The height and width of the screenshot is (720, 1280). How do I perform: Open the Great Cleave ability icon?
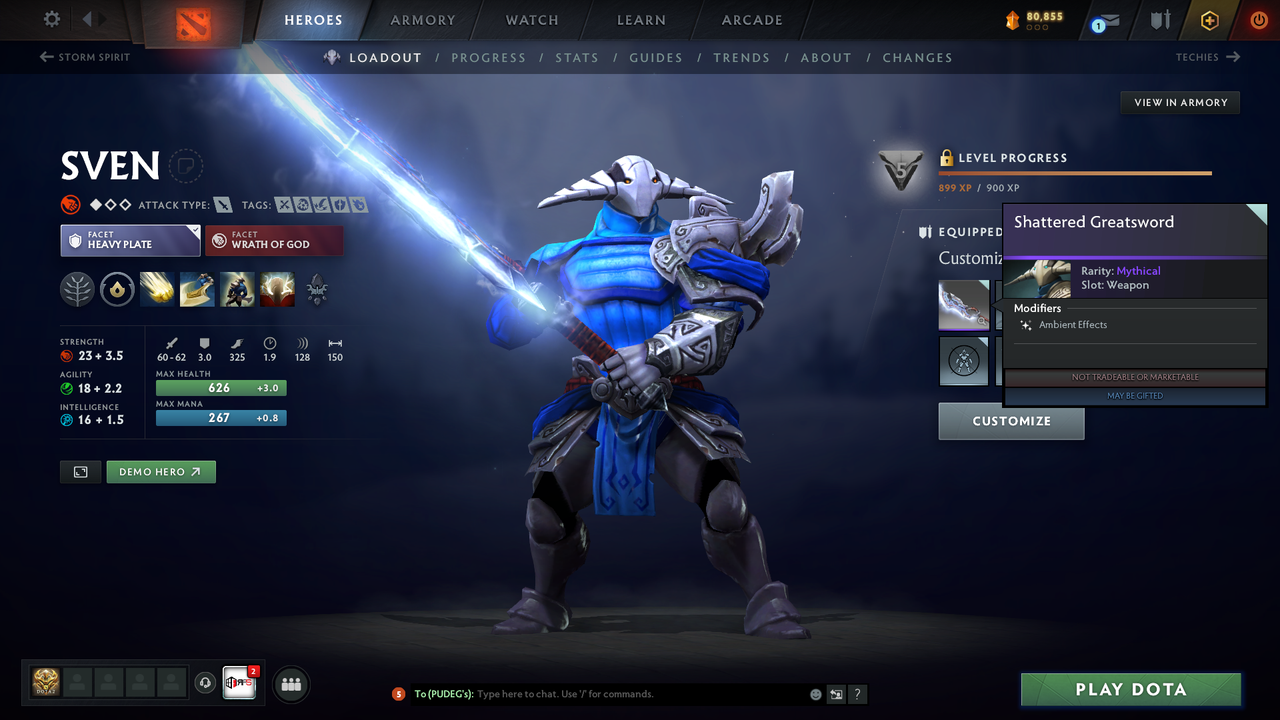197,289
